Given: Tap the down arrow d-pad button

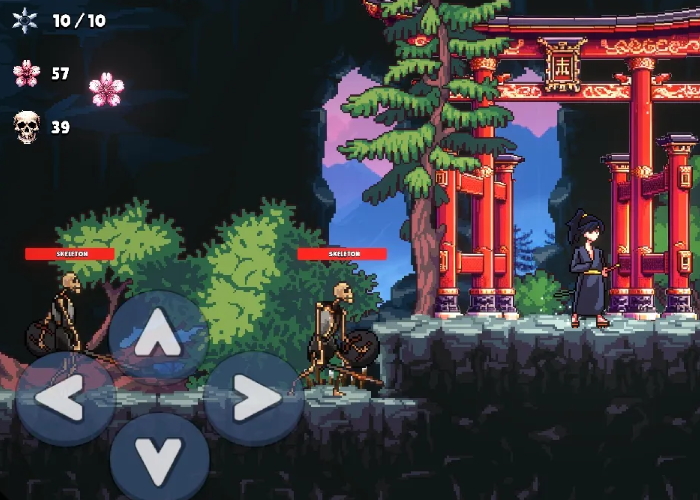Looking at the screenshot, I should 158,459.
